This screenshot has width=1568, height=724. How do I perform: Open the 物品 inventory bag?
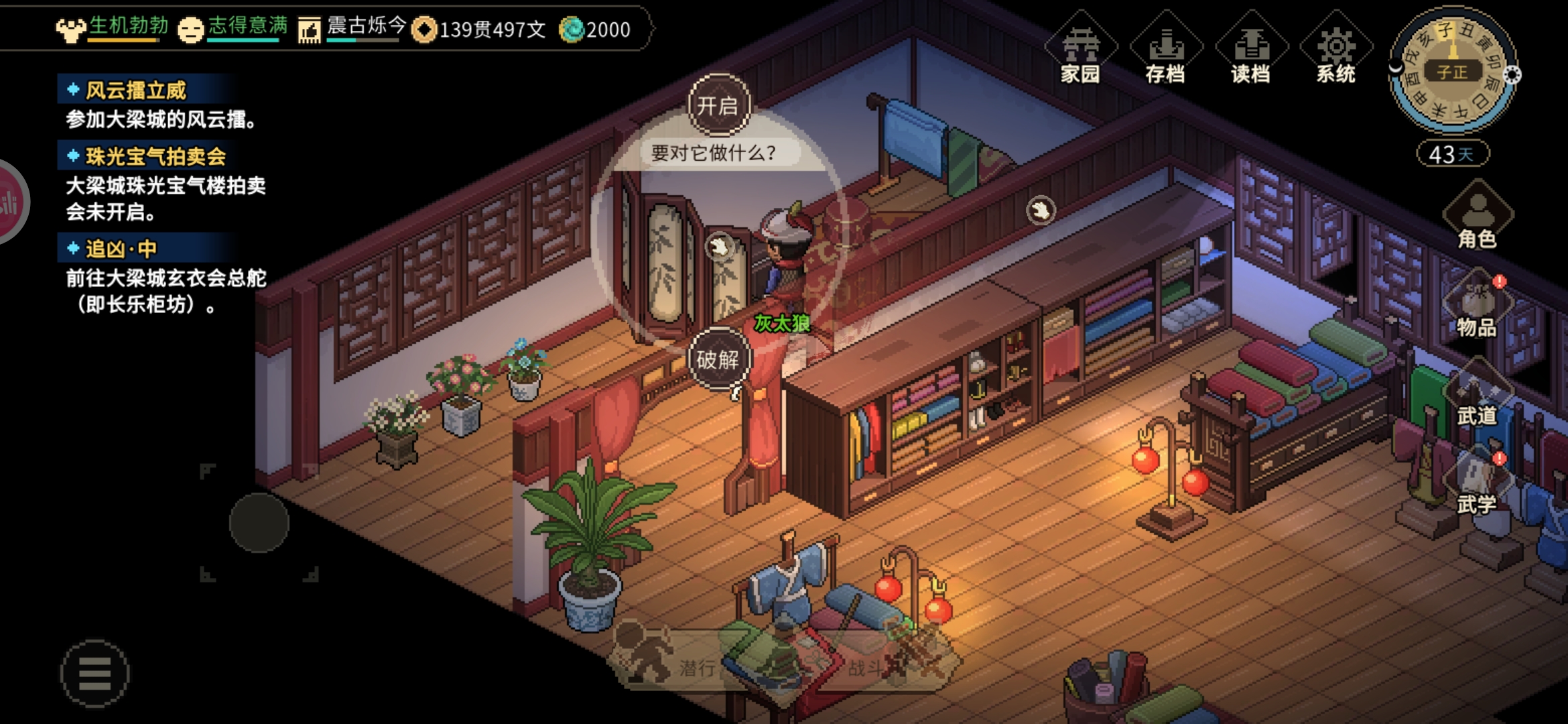coord(1477,305)
